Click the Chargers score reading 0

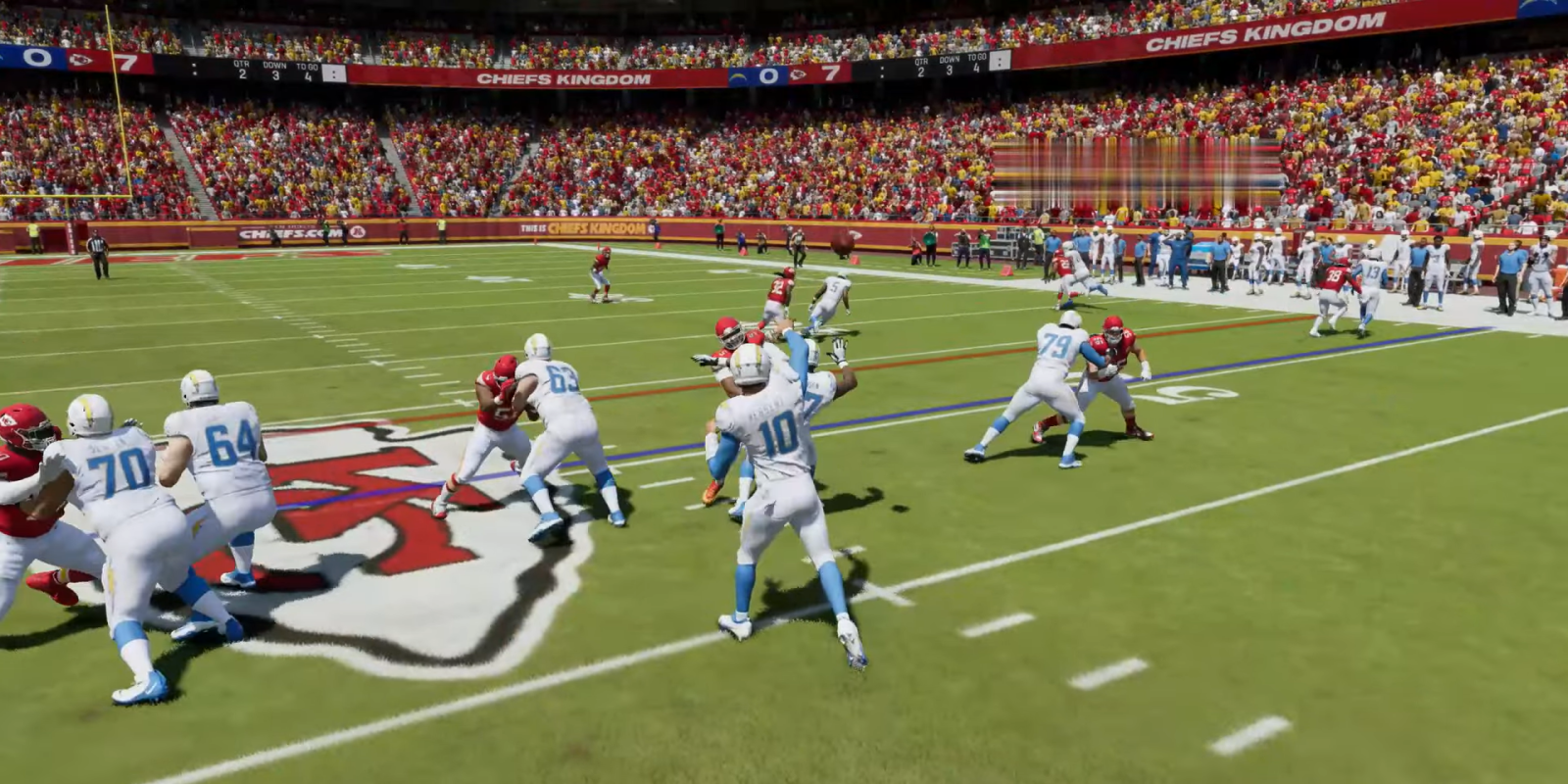(x=767, y=75)
